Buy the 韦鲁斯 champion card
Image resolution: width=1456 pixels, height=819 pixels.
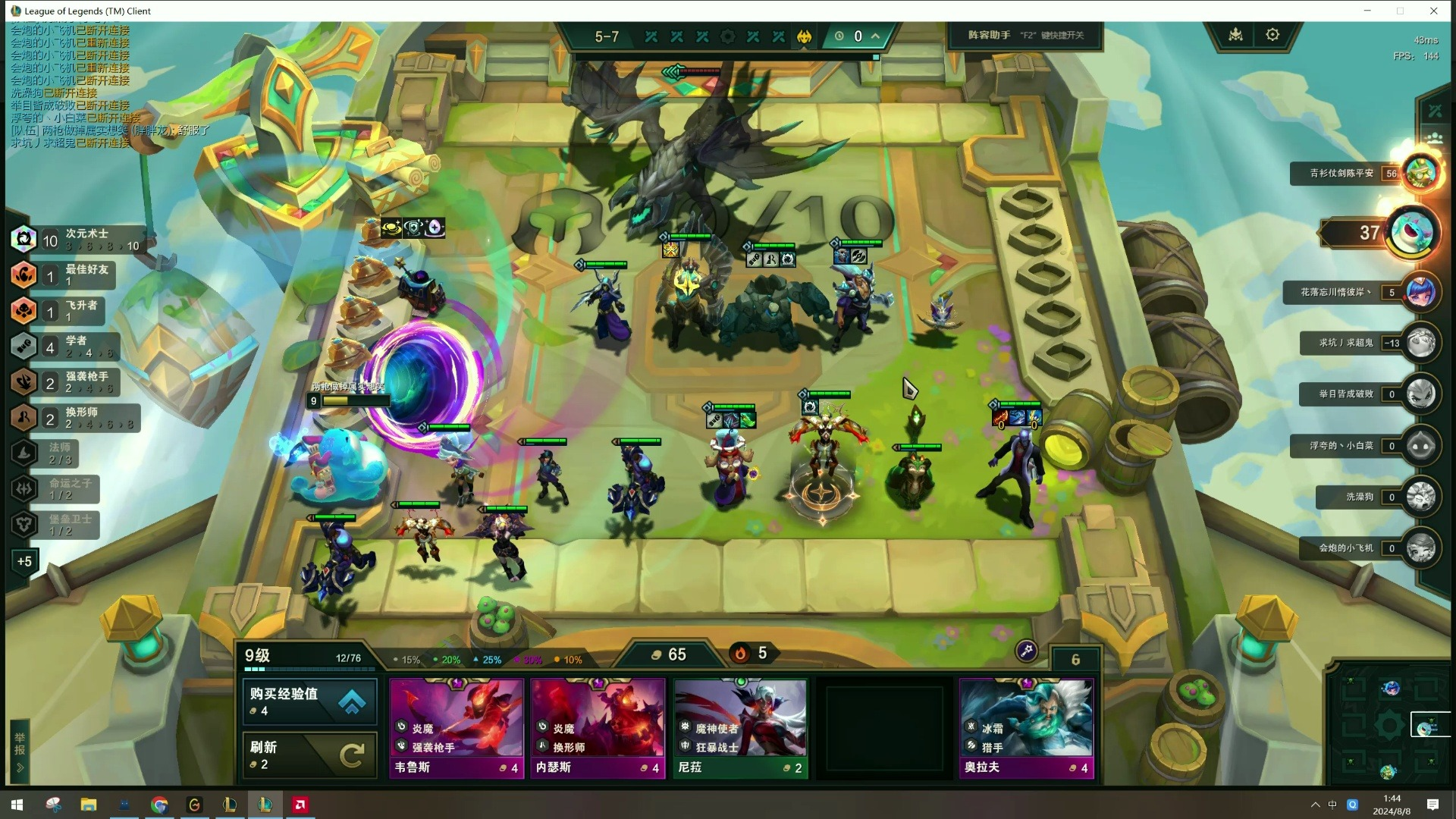[x=457, y=728]
